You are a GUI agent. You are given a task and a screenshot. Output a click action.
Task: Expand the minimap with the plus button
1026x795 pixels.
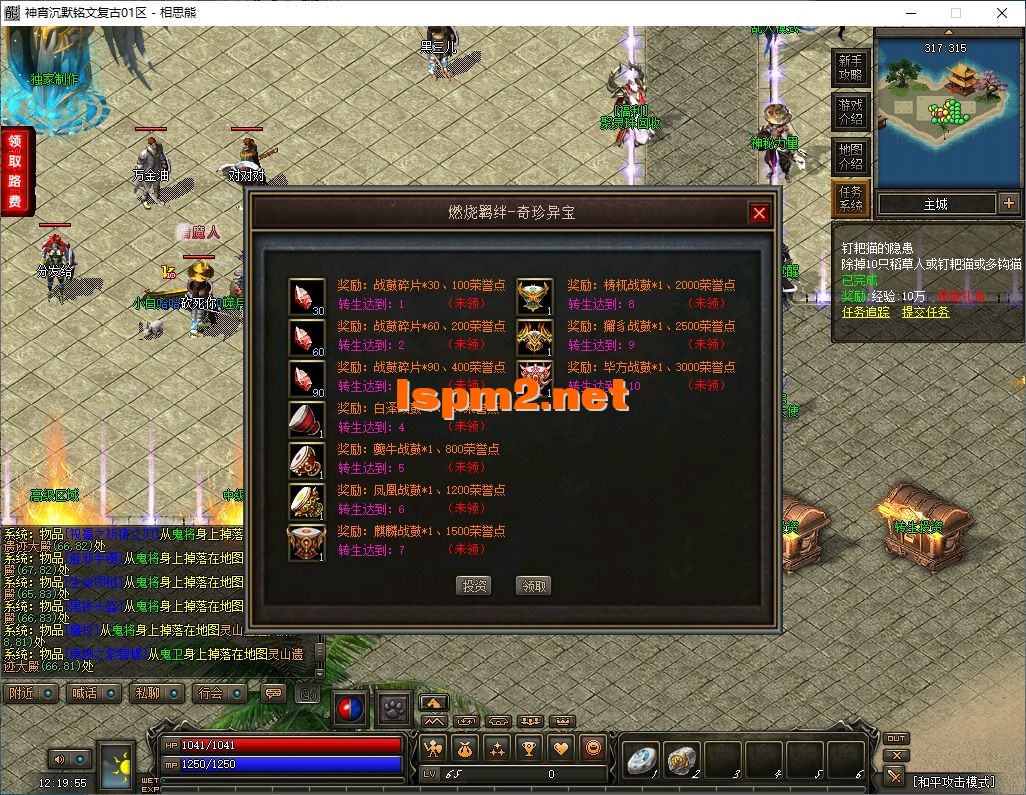(1008, 203)
